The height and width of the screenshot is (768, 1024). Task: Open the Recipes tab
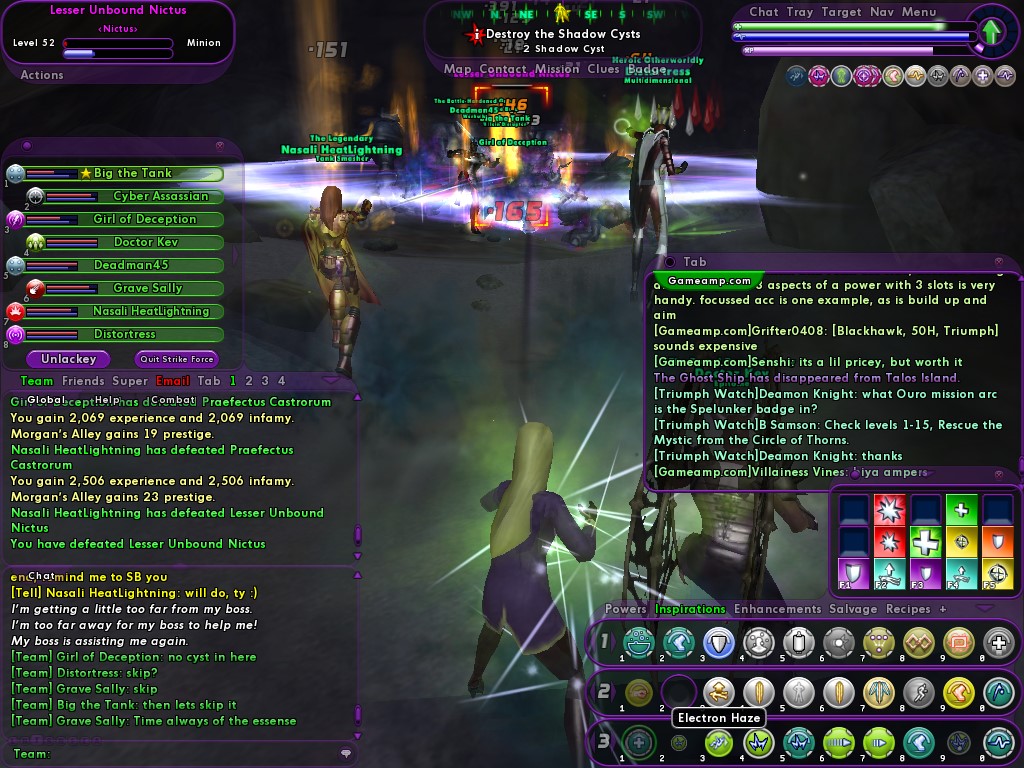click(x=908, y=609)
